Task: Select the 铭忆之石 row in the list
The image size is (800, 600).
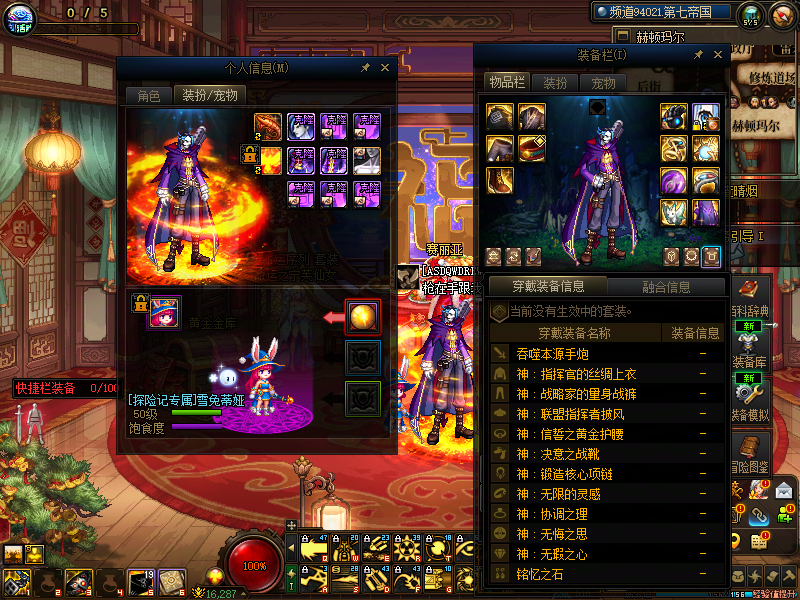Action: tap(540, 573)
